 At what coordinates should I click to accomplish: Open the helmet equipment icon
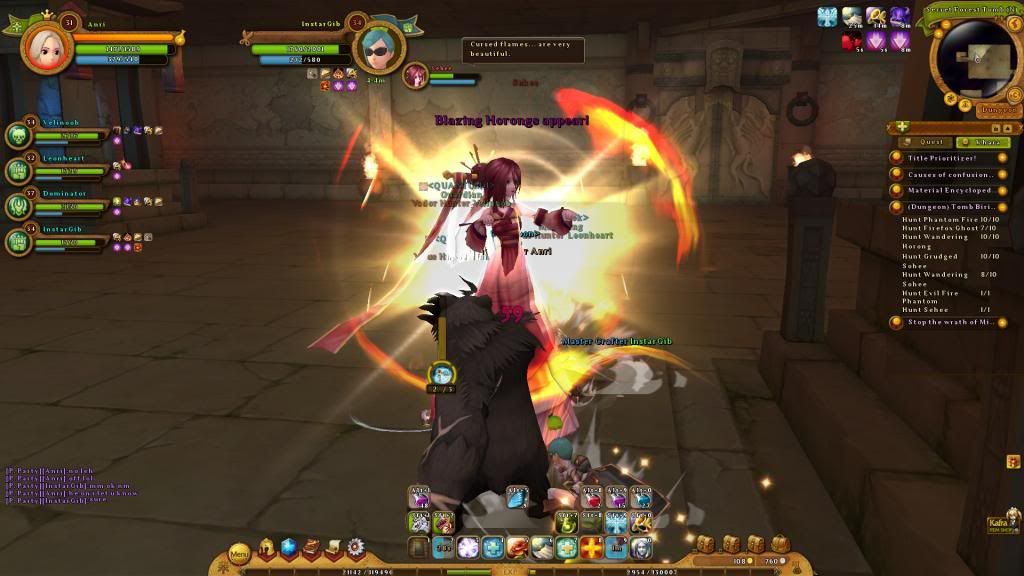pyautogui.click(x=267, y=548)
